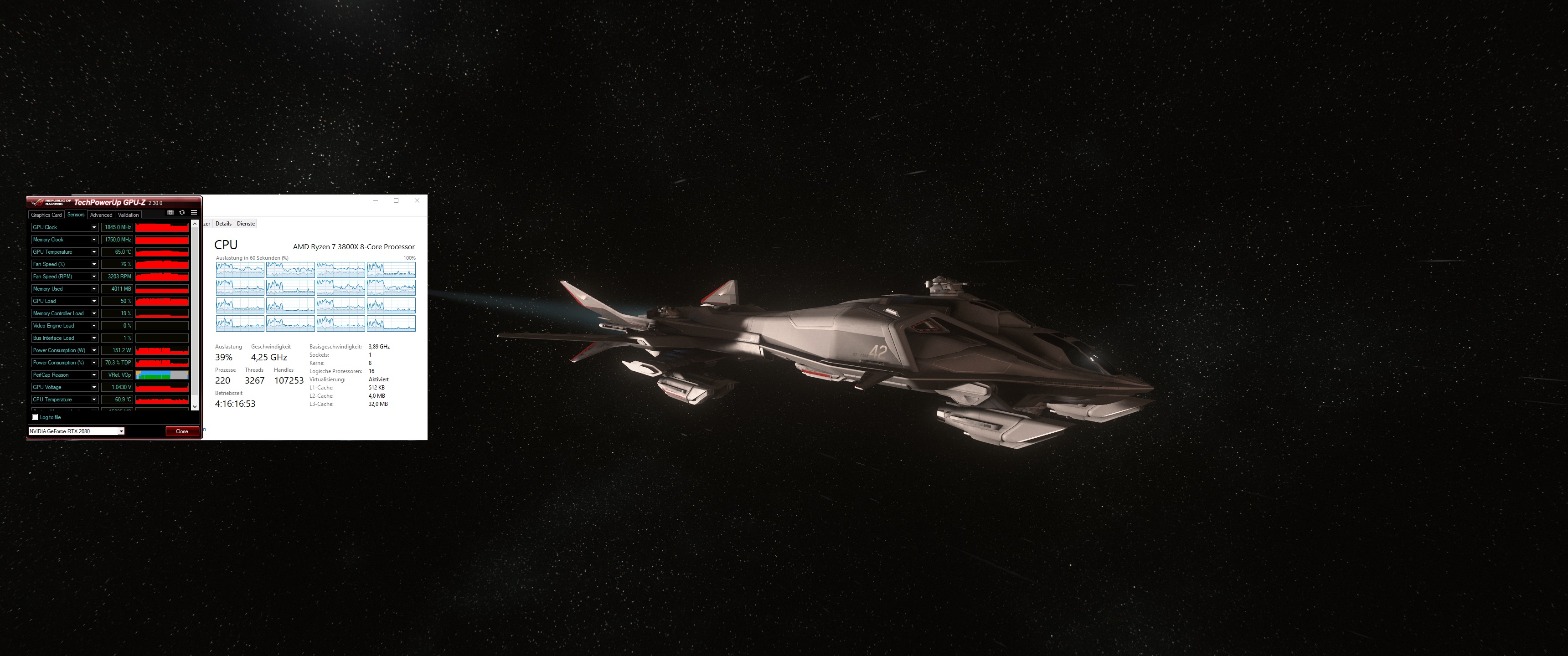Switch to the Validation tab
This screenshot has height=656, width=1568.
click(129, 215)
